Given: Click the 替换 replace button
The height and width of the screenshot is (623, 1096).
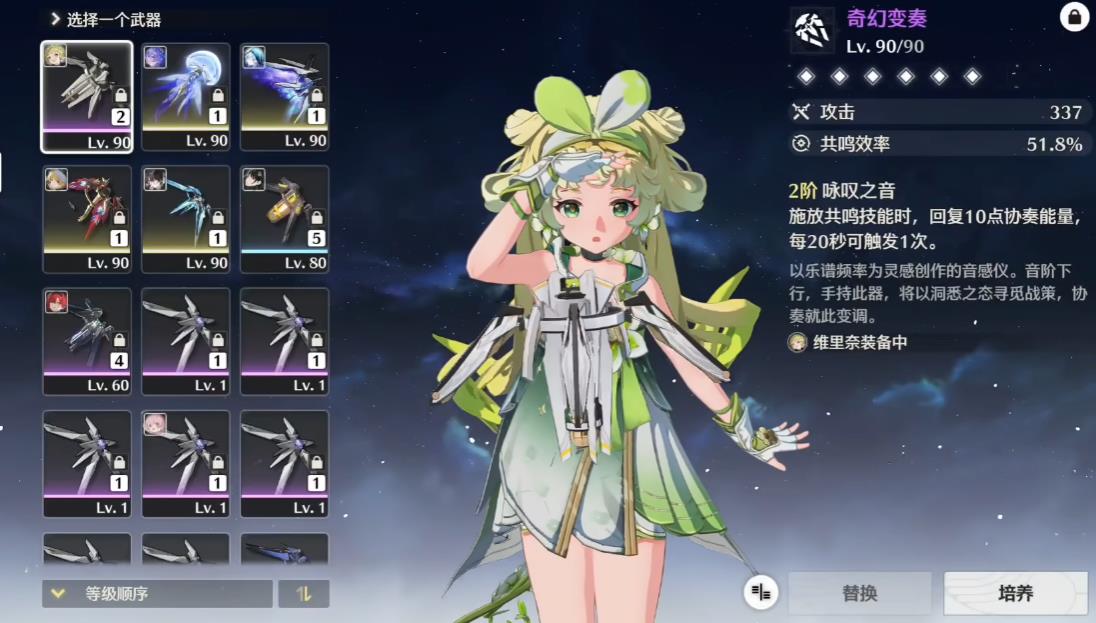Looking at the screenshot, I should 860,593.
